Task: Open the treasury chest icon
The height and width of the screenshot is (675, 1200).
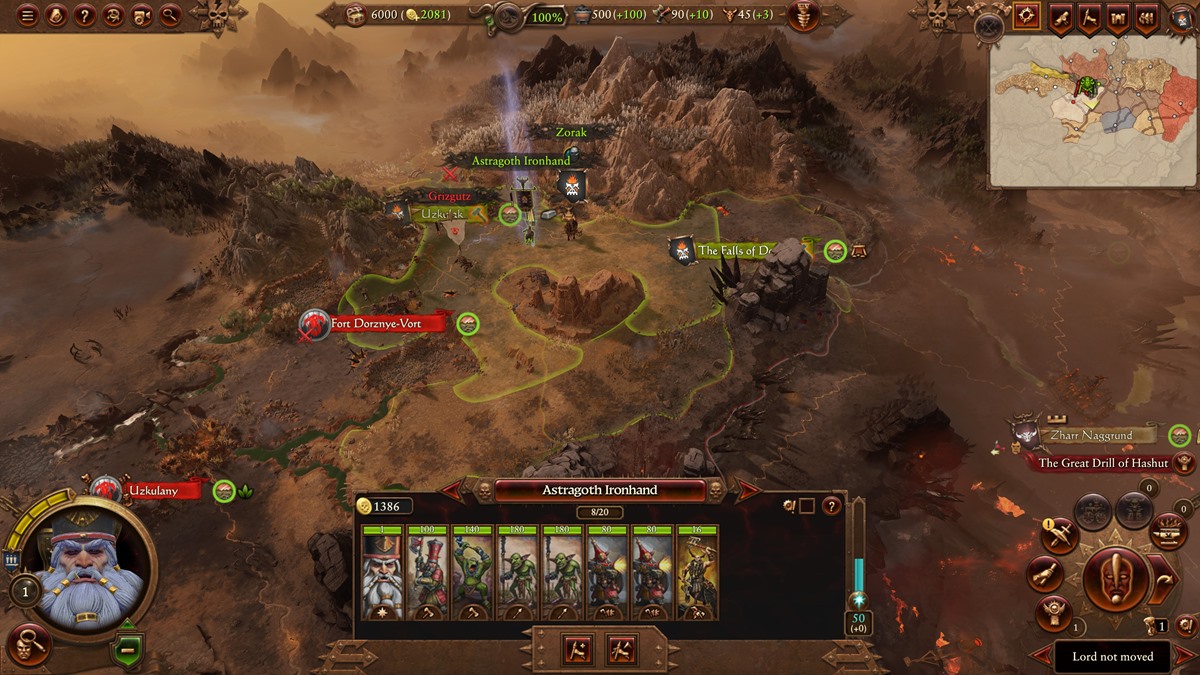Action: [358, 15]
